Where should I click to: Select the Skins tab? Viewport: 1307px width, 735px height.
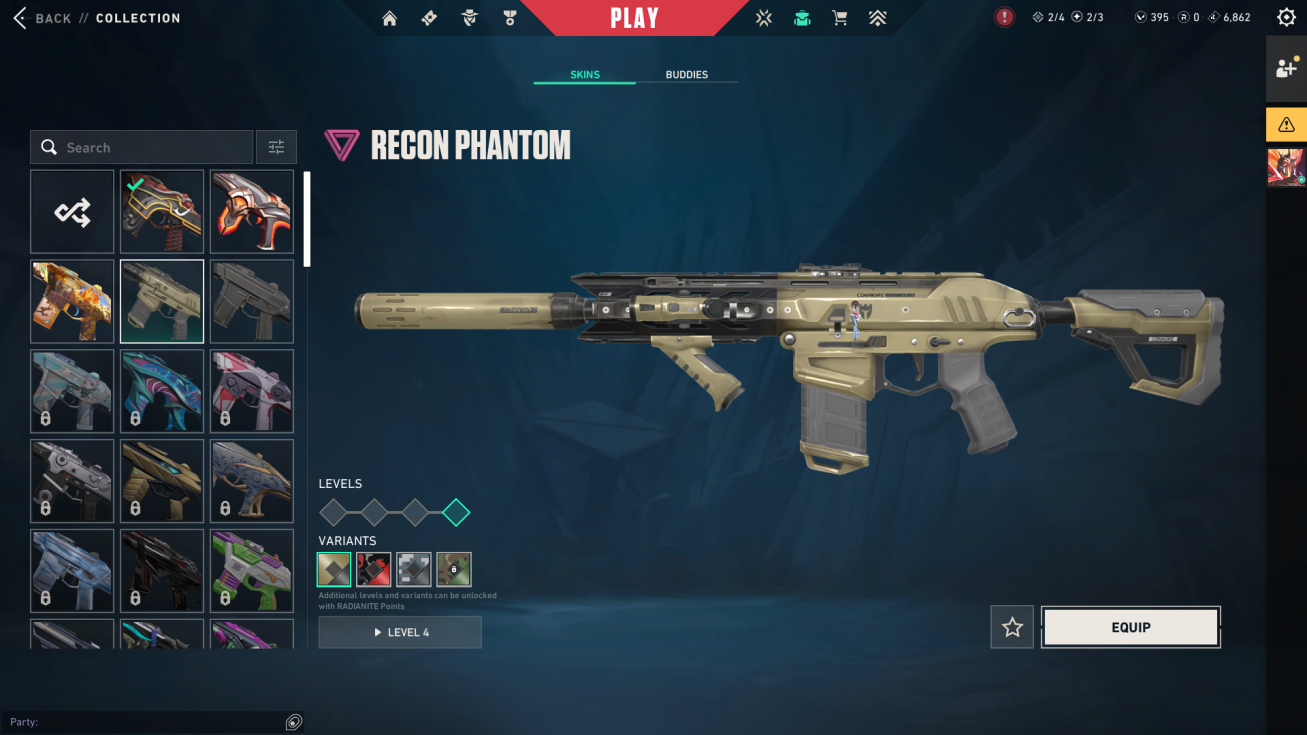point(585,75)
